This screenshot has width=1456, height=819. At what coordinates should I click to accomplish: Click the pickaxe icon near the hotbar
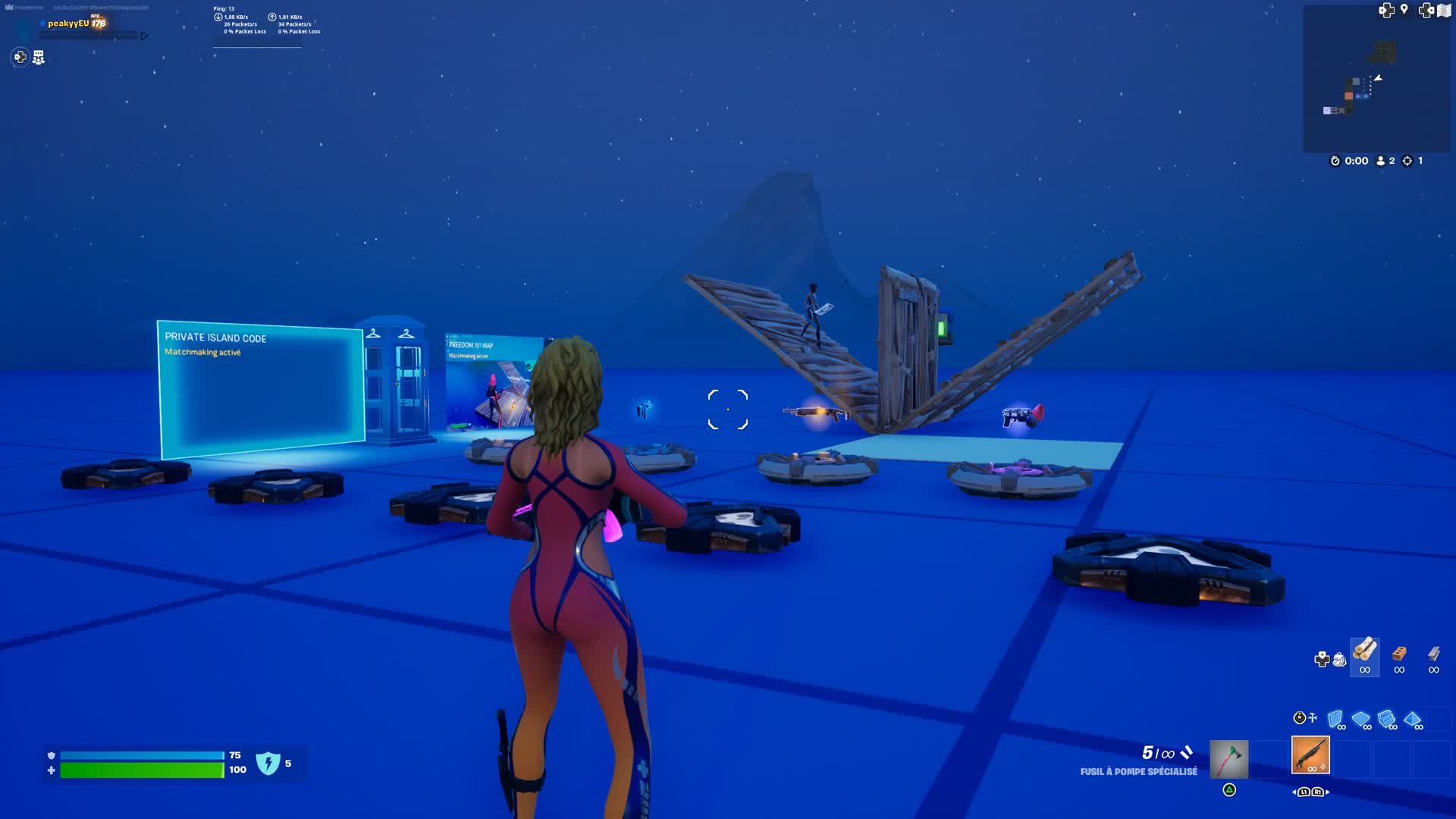tap(1228, 758)
